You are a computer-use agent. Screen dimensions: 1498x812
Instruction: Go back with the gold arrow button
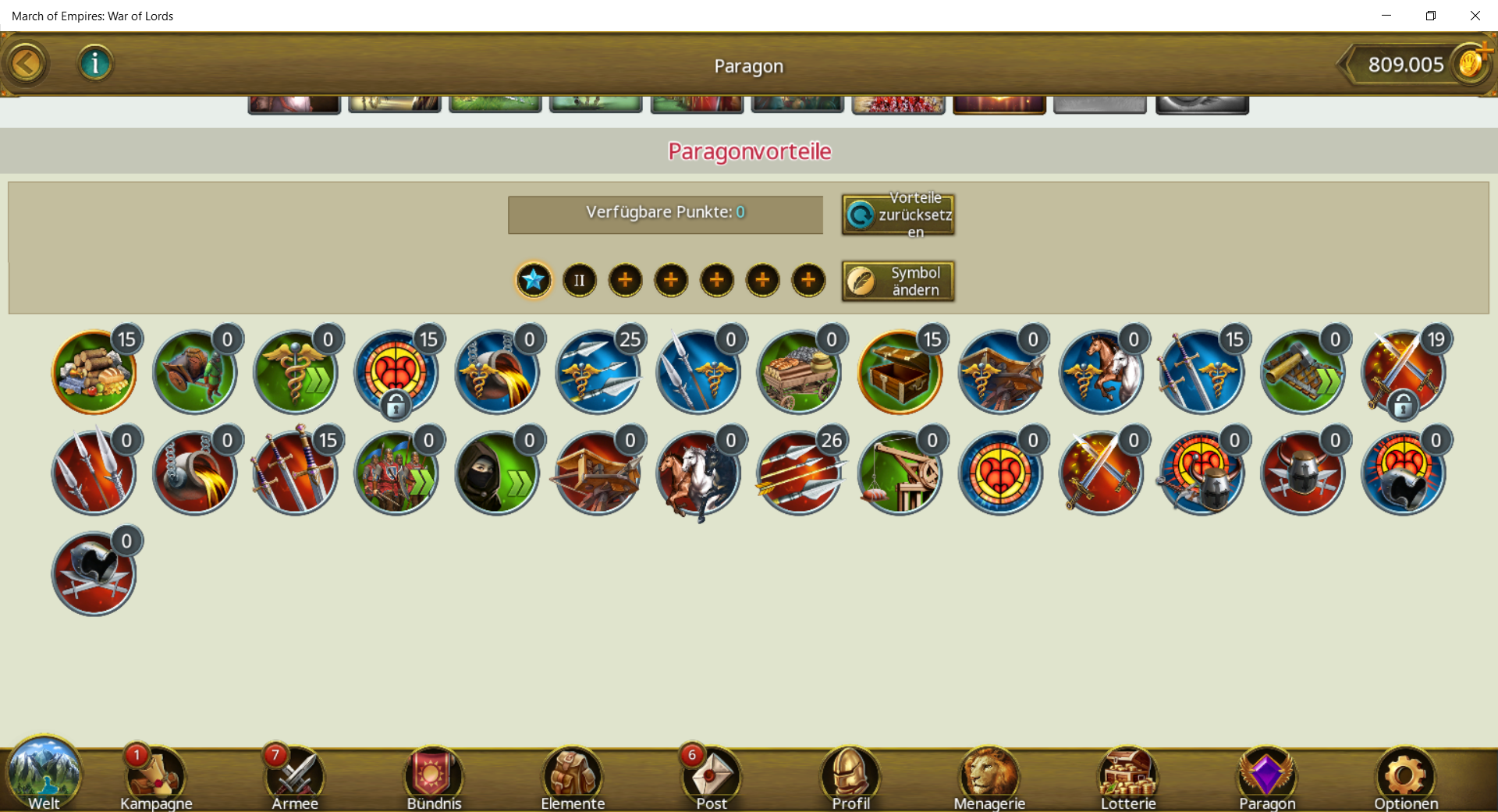pos(26,64)
